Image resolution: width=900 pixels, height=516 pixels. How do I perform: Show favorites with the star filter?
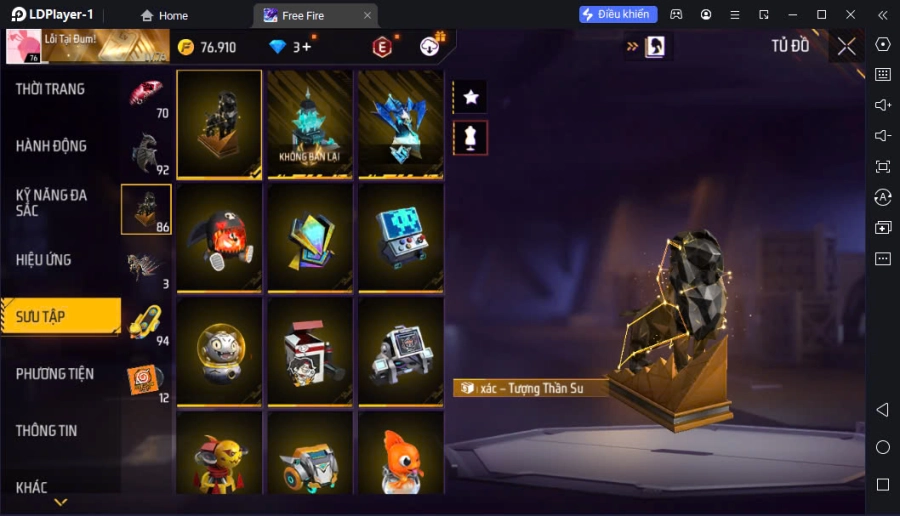tap(470, 97)
